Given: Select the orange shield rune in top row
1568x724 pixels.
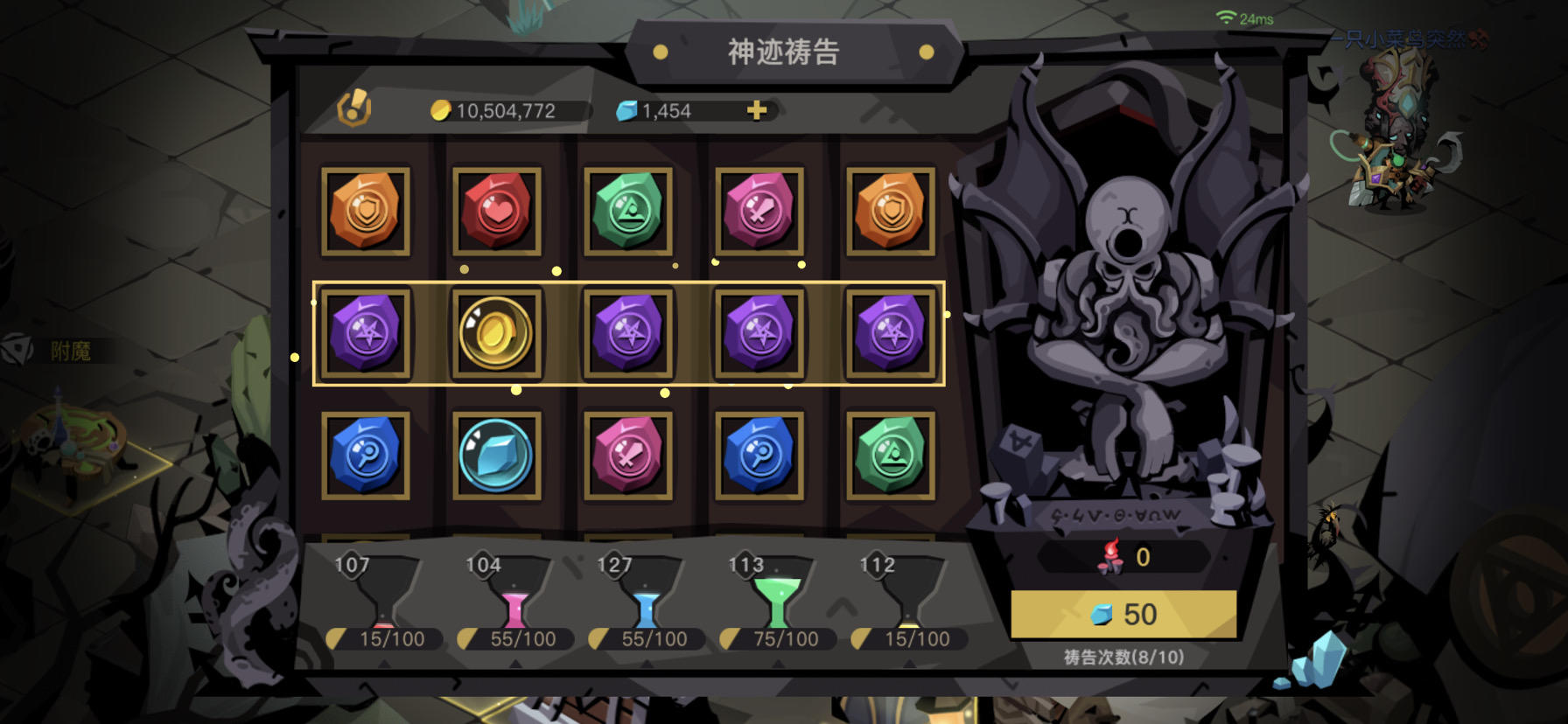Looking at the screenshot, I should point(367,211).
